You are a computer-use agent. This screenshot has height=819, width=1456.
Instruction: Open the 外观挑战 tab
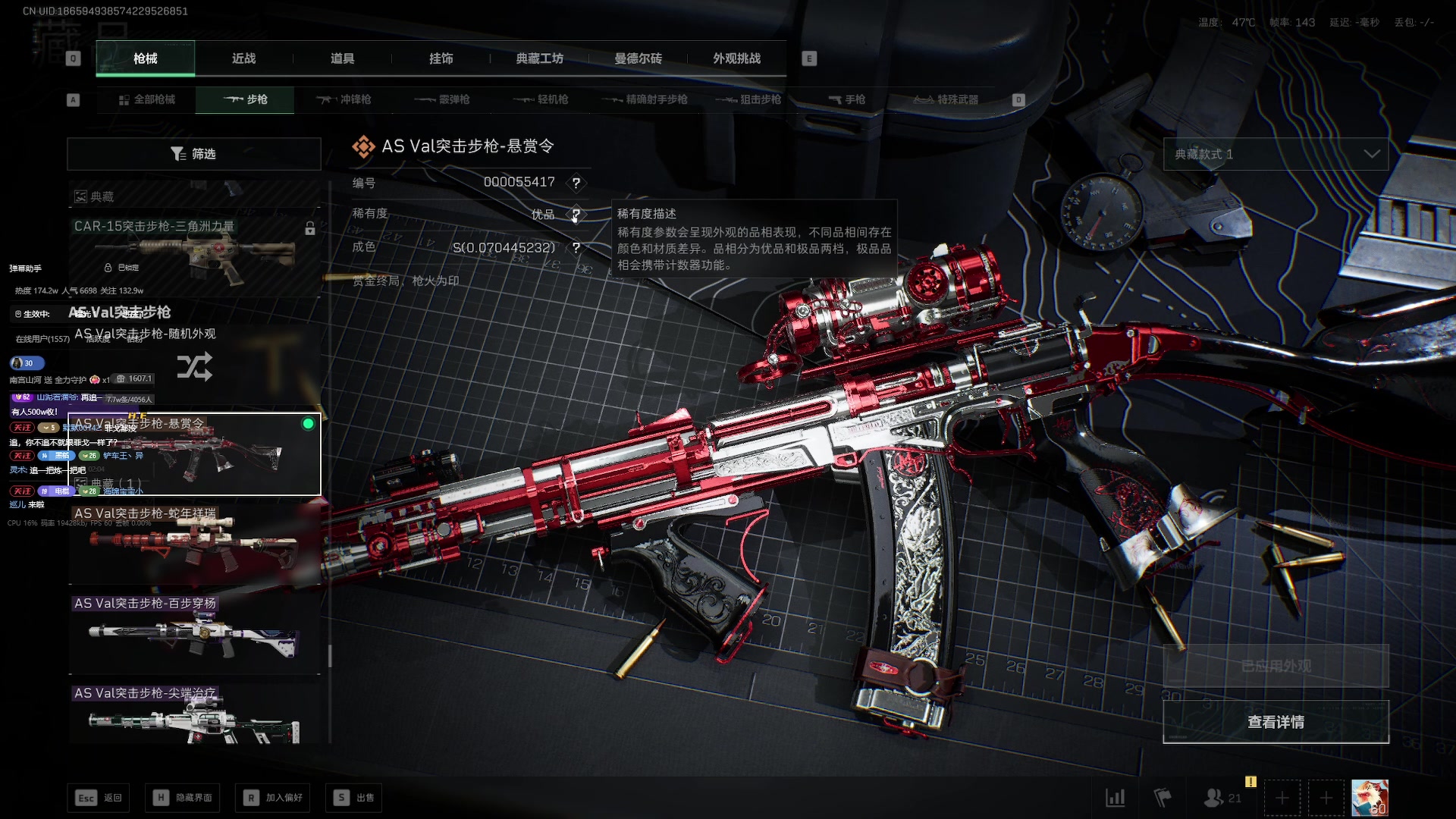tap(736, 58)
